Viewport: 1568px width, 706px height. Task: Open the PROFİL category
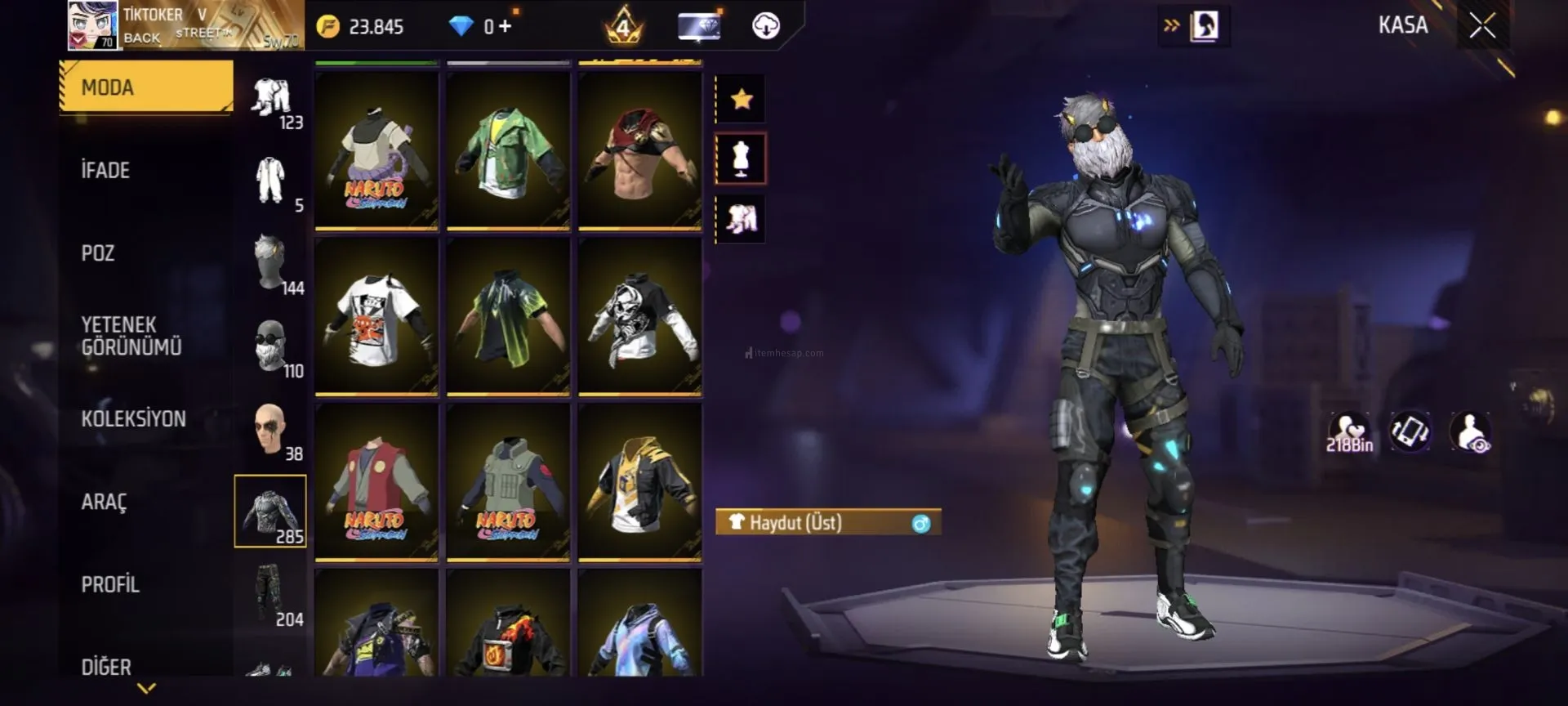(x=110, y=584)
